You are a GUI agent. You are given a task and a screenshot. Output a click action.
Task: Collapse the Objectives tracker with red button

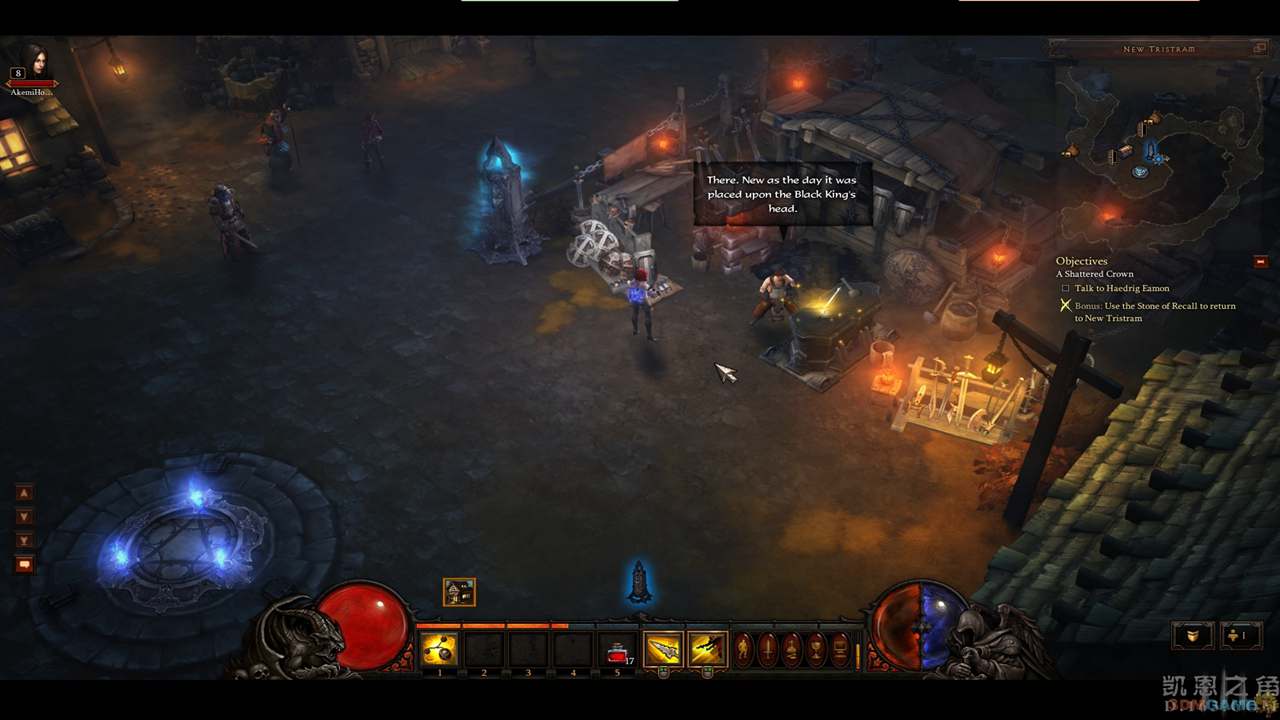[x=1261, y=262]
